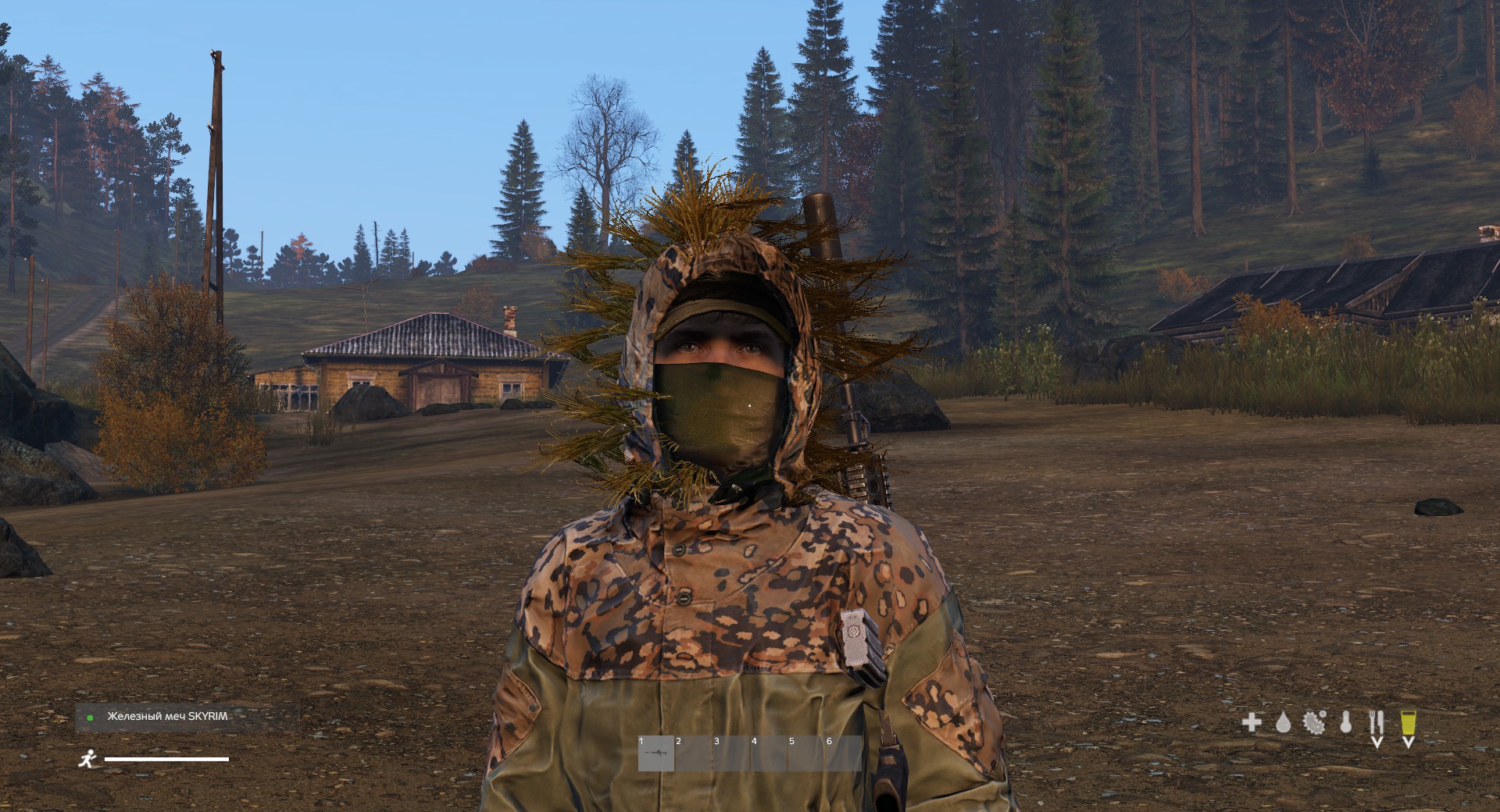Toggle the downward arrow below the hunger icon
Viewport: 1500px width, 812px height.
(x=1377, y=742)
